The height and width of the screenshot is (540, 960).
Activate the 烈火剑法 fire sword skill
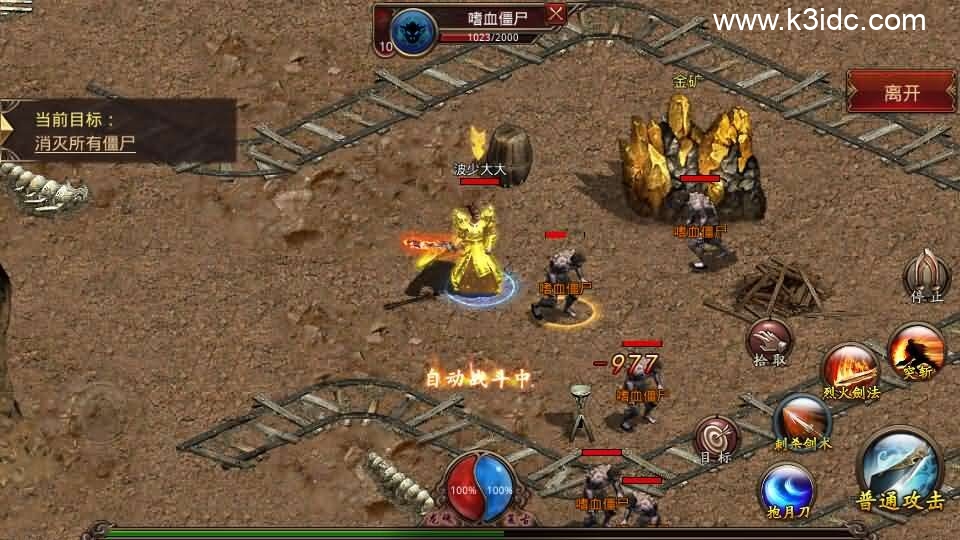click(x=850, y=370)
